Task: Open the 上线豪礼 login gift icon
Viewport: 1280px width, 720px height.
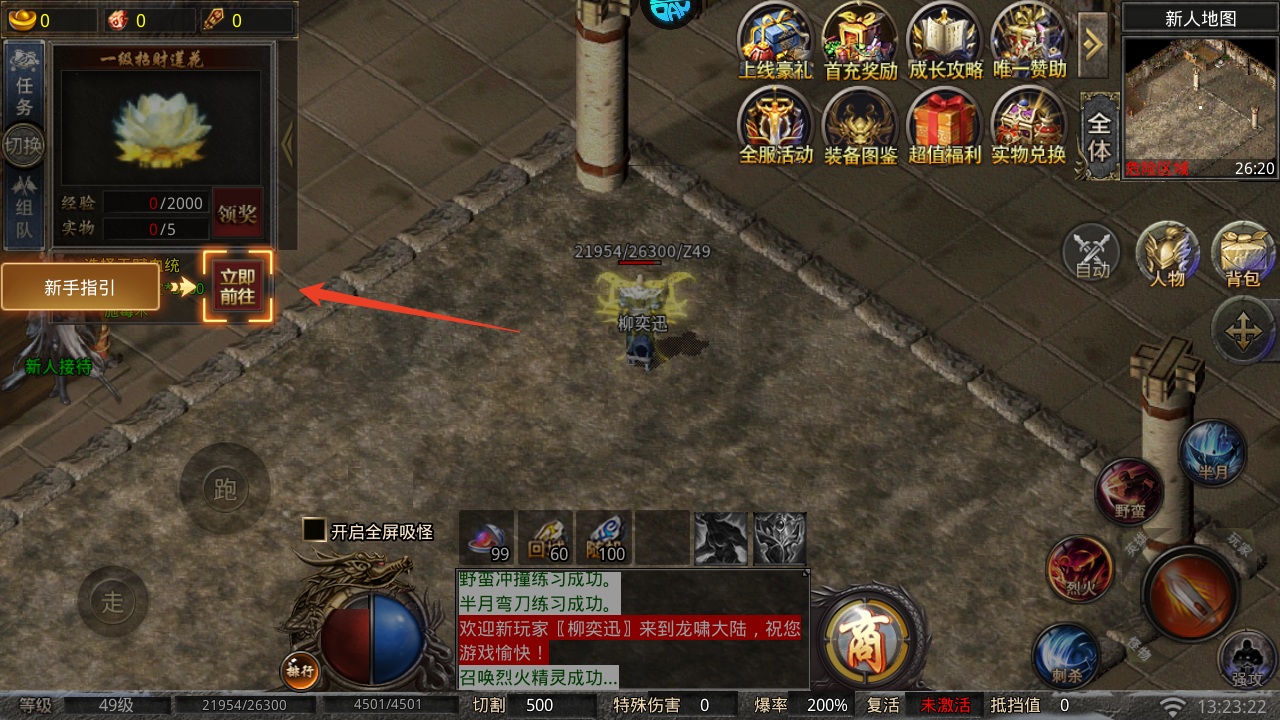Action: [x=775, y=42]
